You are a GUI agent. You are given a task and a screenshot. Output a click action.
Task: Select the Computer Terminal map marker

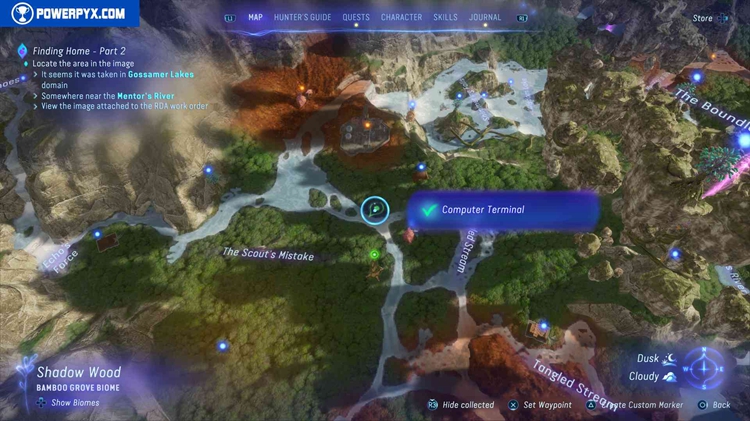tap(375, 209)
